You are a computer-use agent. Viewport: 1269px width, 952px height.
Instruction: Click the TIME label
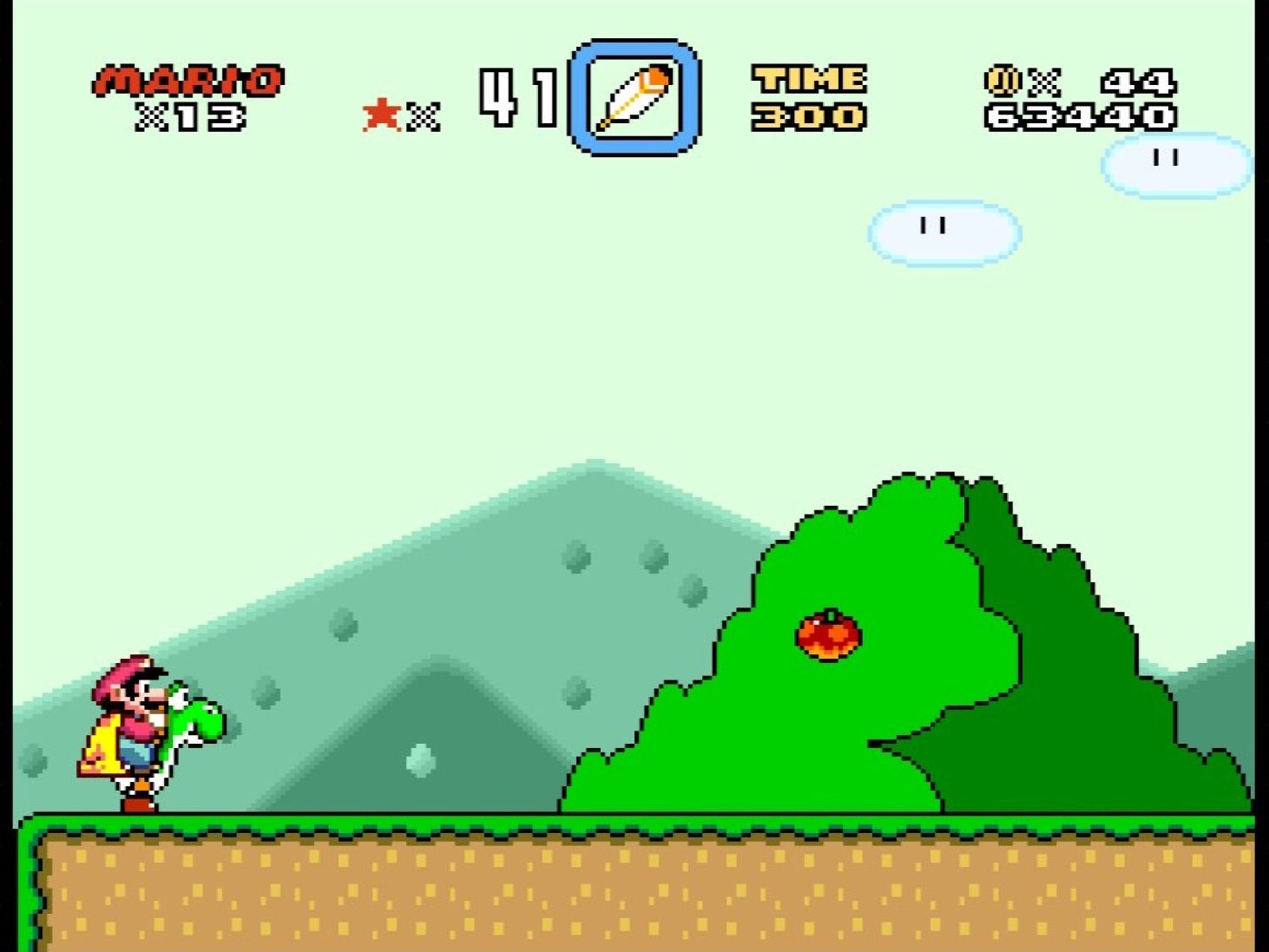[x=807, y=80]
